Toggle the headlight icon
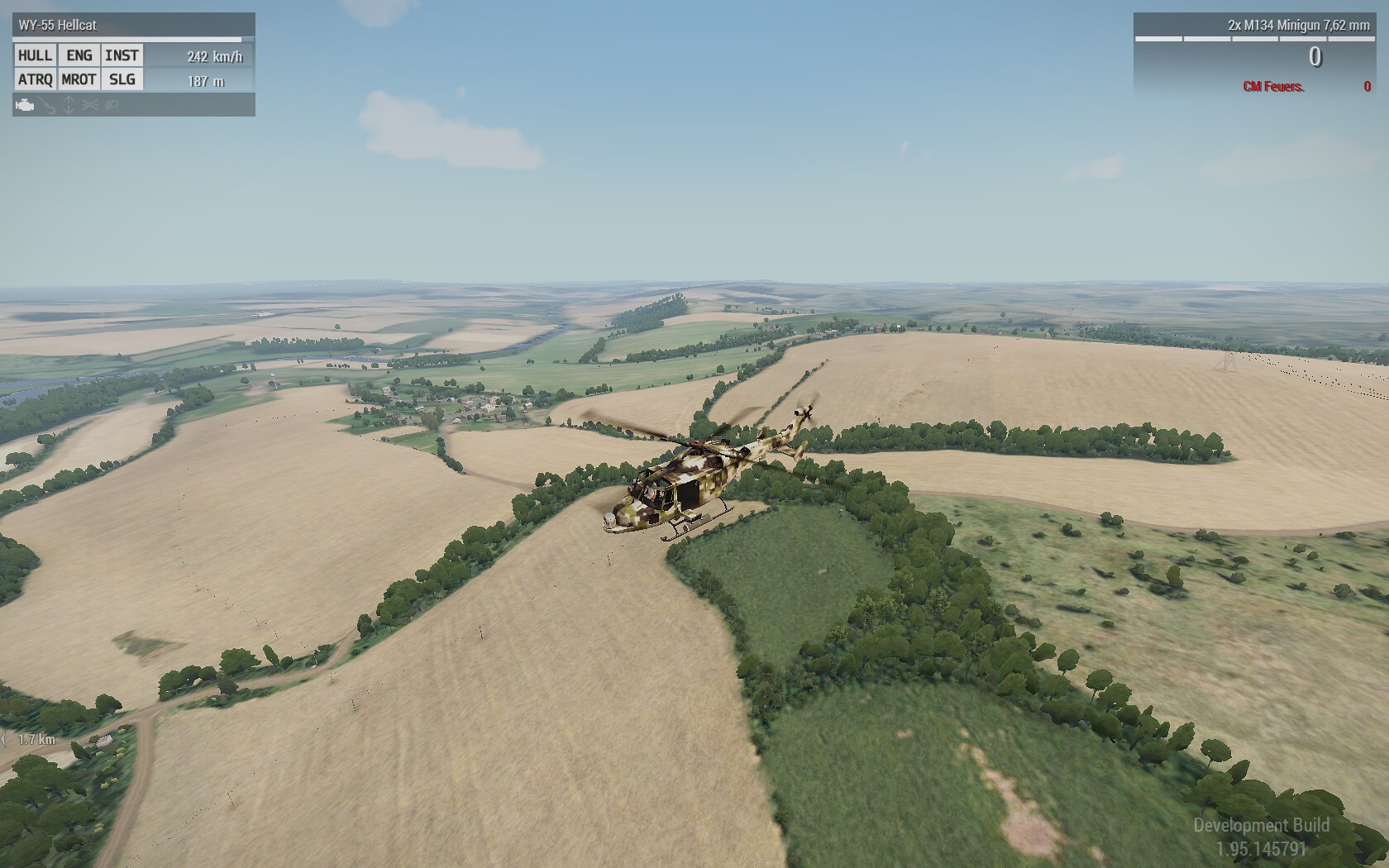1389x868 pixels. (112, 105)
